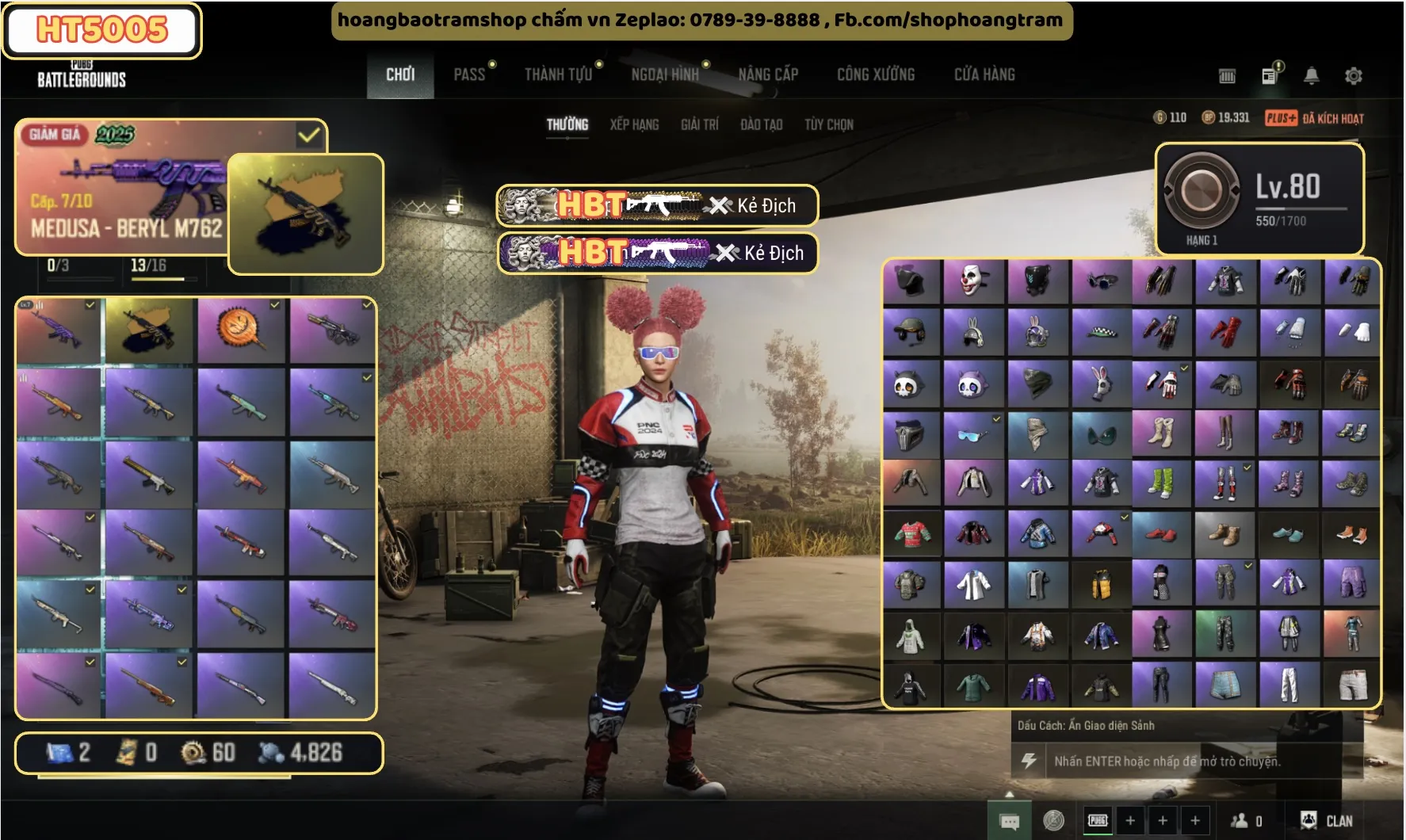Select the clown mask item thumbnail
This screenshot has height=840, width=1406.
972,281
